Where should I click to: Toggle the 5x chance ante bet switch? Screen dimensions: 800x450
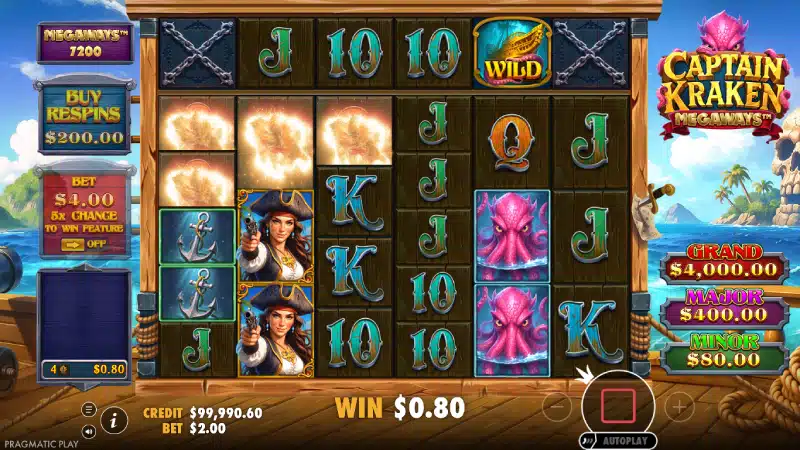(84, 241)
